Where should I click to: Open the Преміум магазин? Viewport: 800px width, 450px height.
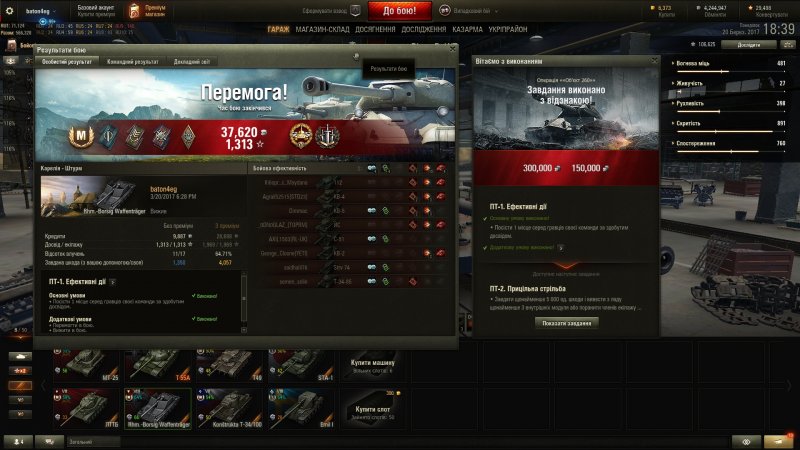155,11
